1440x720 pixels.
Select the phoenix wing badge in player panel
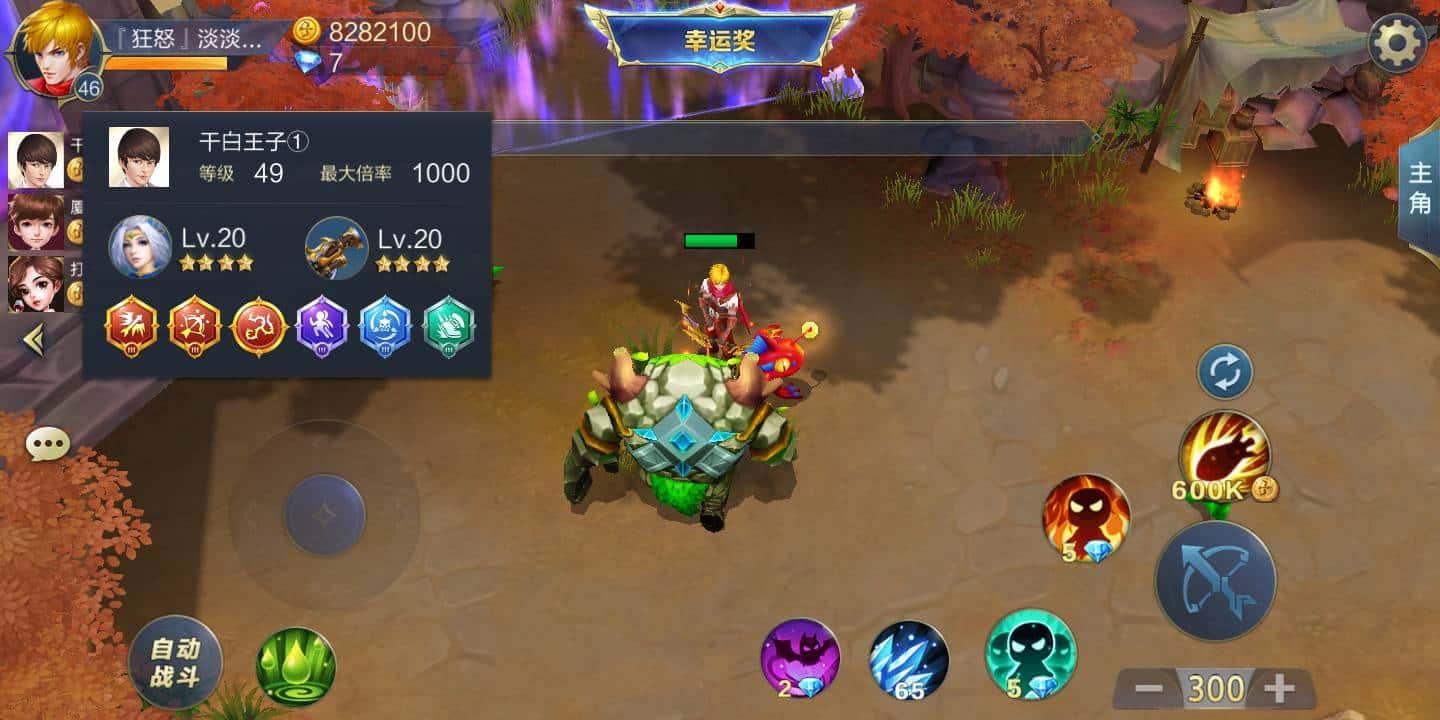pos(131,324)
